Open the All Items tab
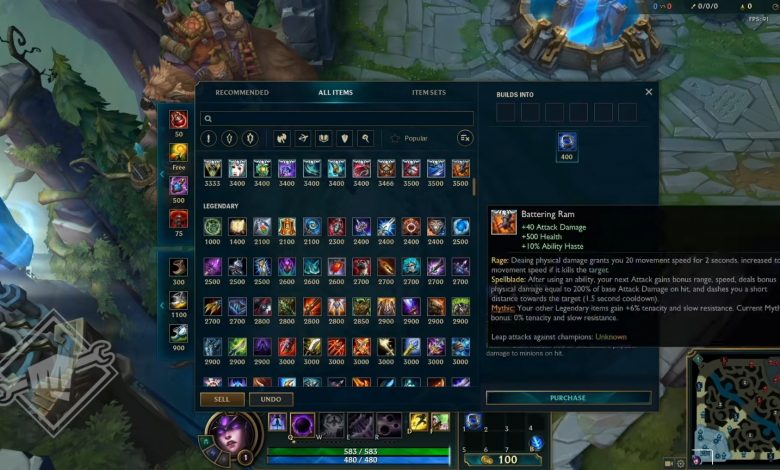Screen dimensions: 780x470 coord(335,93)
